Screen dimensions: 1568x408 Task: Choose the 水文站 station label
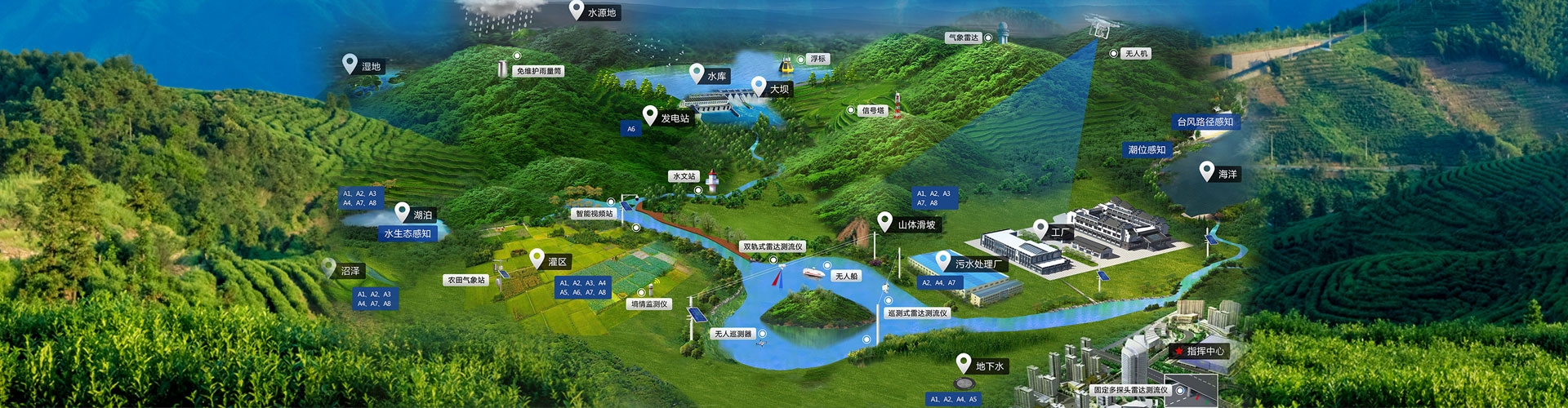[x=684, y=176]
